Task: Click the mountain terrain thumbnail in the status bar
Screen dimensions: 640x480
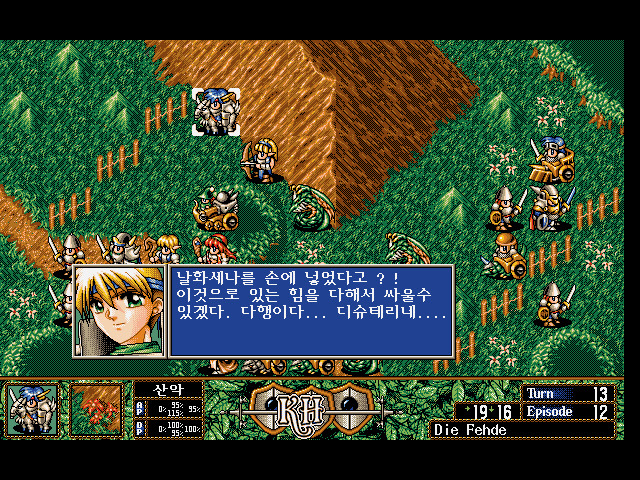Action: [x=96, y=410]
